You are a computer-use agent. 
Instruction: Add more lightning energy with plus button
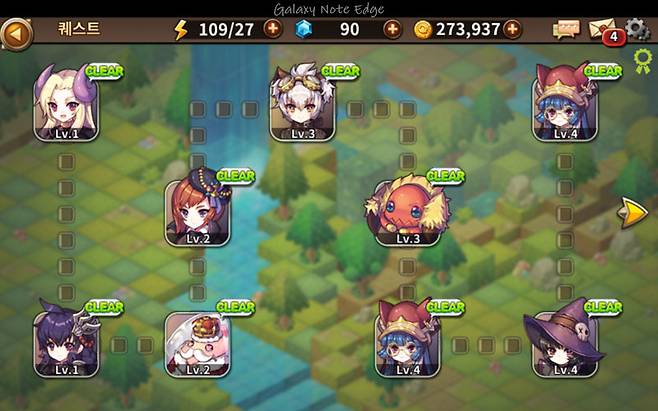272,29
